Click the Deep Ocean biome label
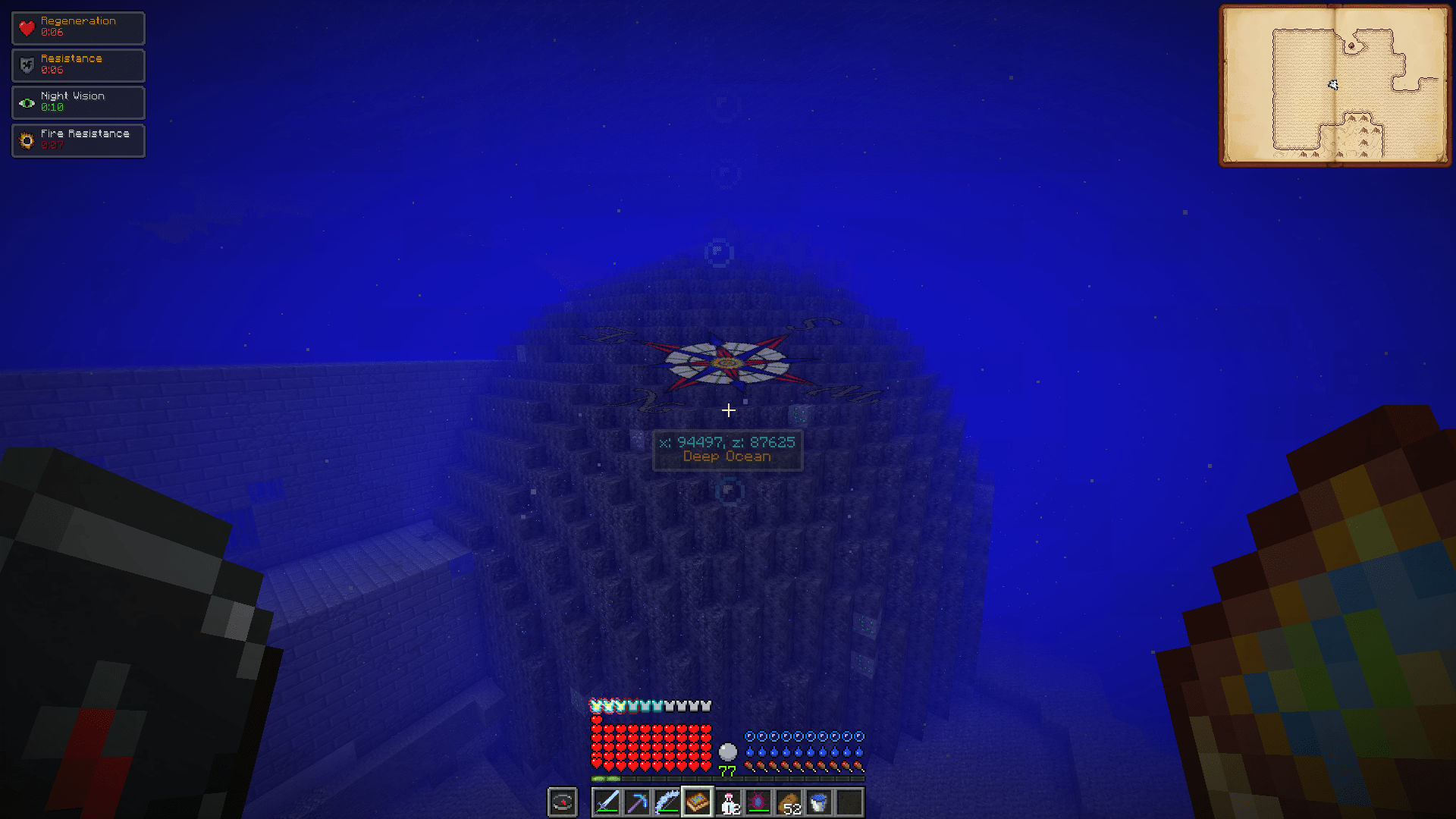The height and width of the screenshot is (819, 1456). tap(727, 457)
